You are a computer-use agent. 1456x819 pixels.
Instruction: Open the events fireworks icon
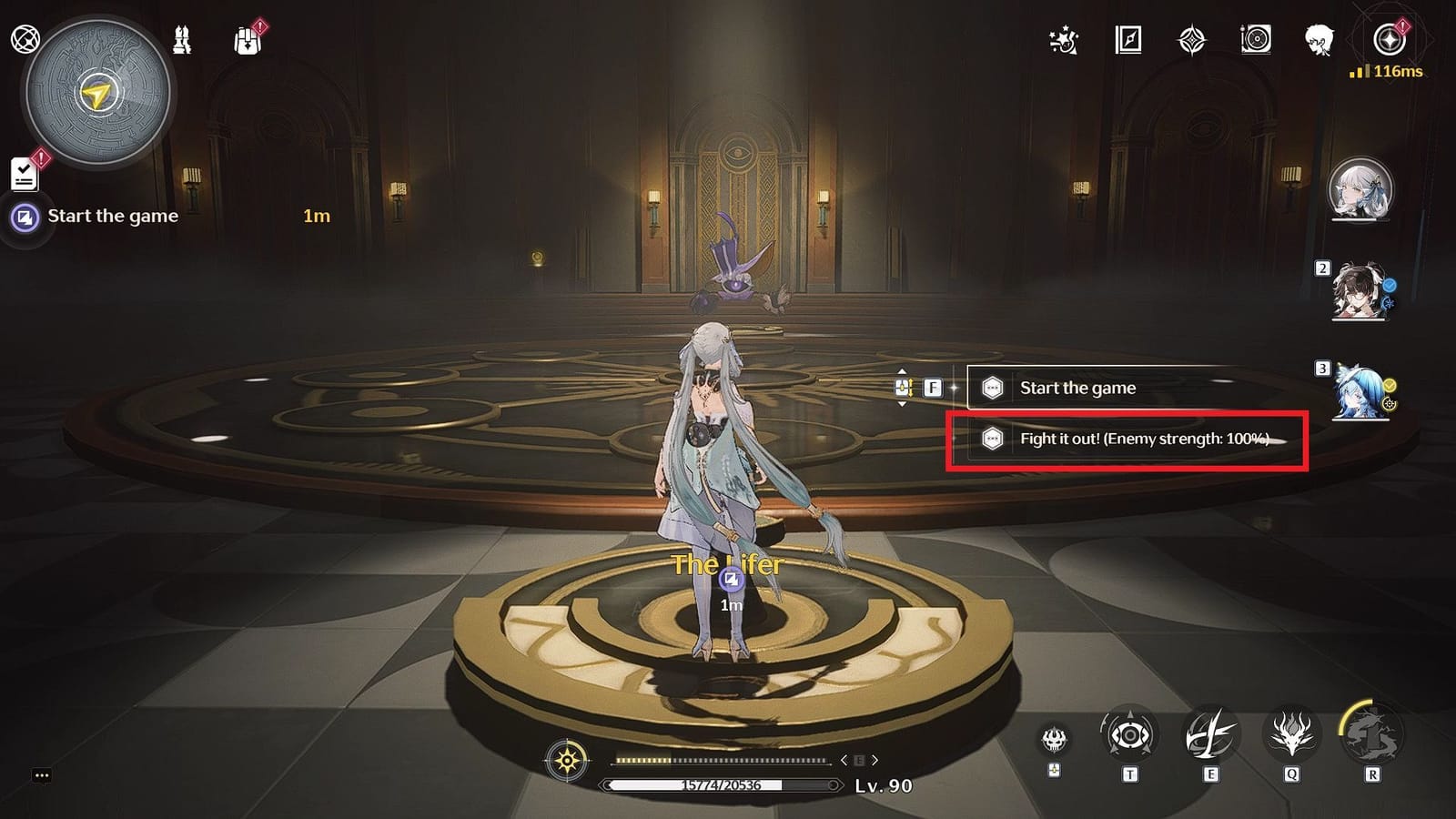[1063, 40]
